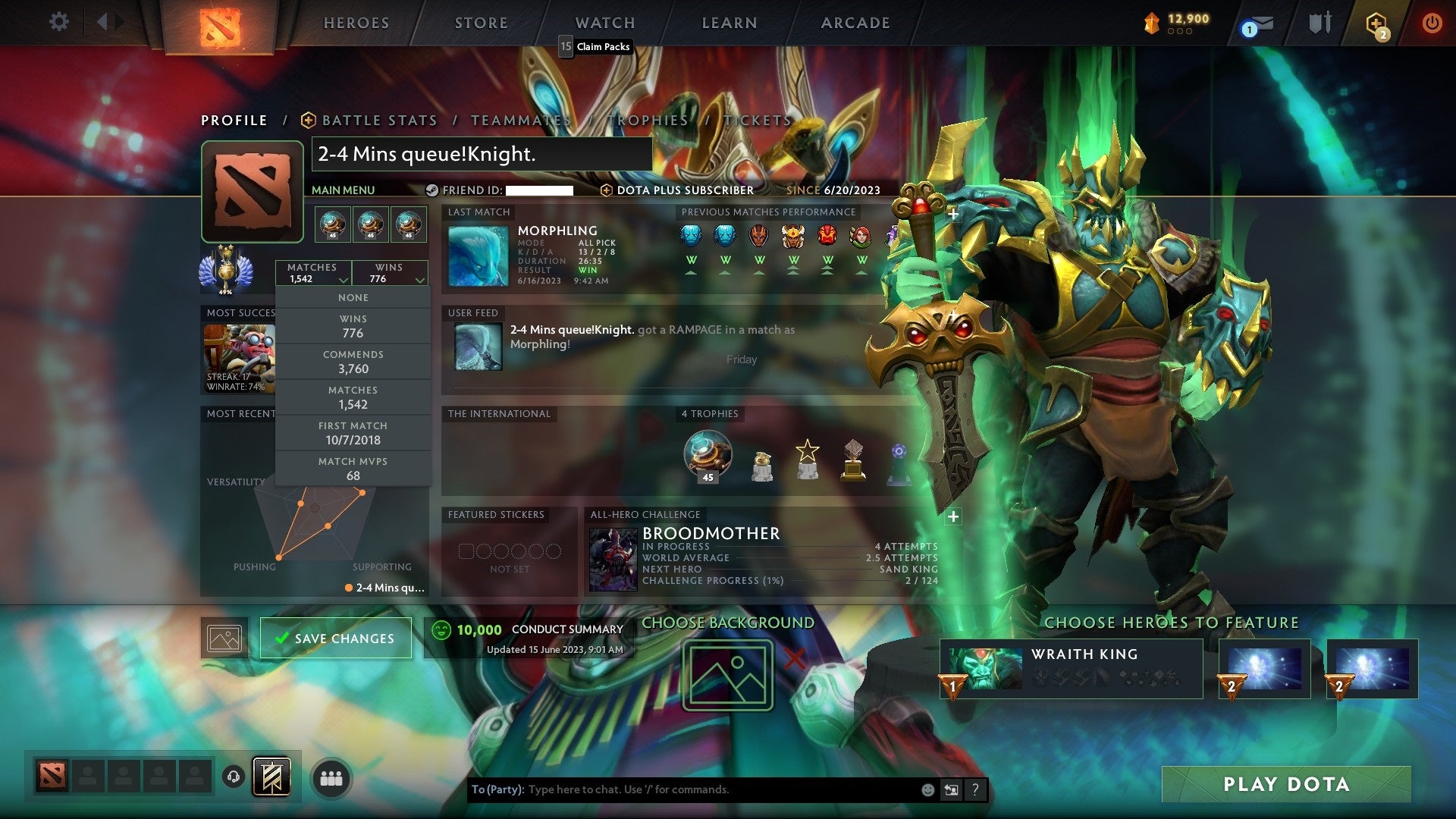
Task: Select NONE in the stats display list
Action: (x=353, y=297)
